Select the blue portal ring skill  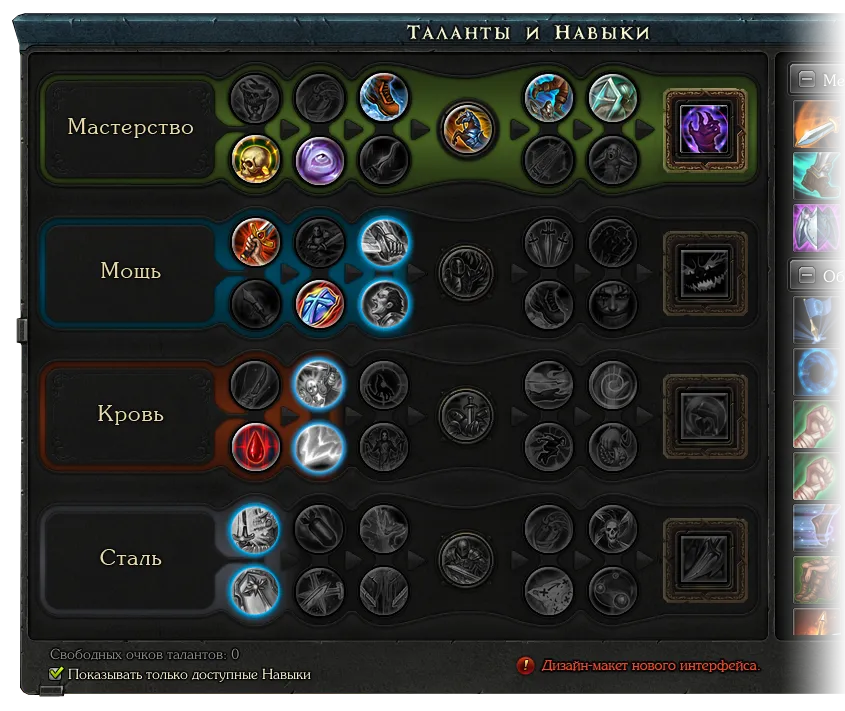click(x=817, y=369)
